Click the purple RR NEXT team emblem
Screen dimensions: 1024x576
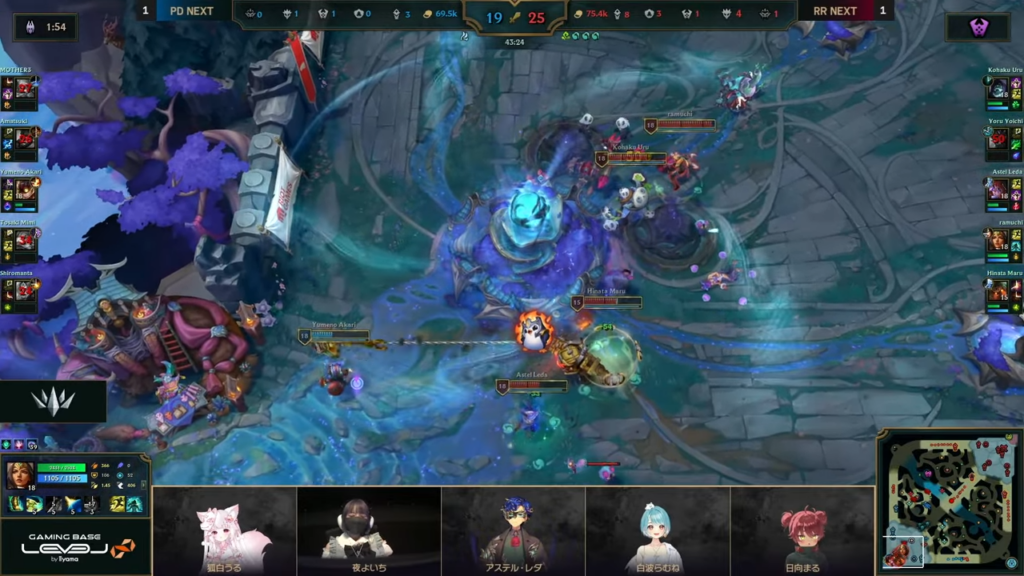978,28
